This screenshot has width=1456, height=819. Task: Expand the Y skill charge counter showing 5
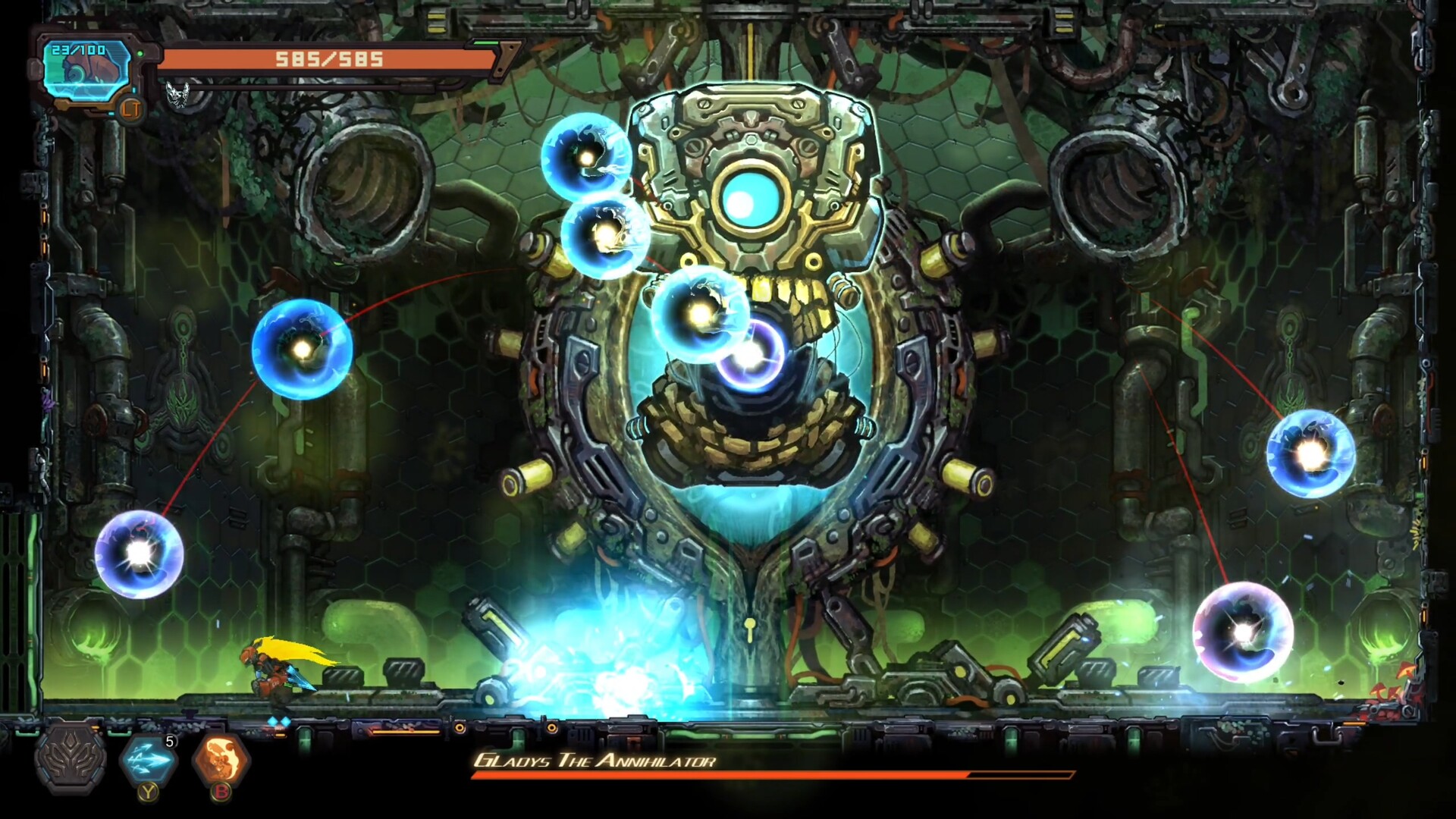tap(170, 741)
